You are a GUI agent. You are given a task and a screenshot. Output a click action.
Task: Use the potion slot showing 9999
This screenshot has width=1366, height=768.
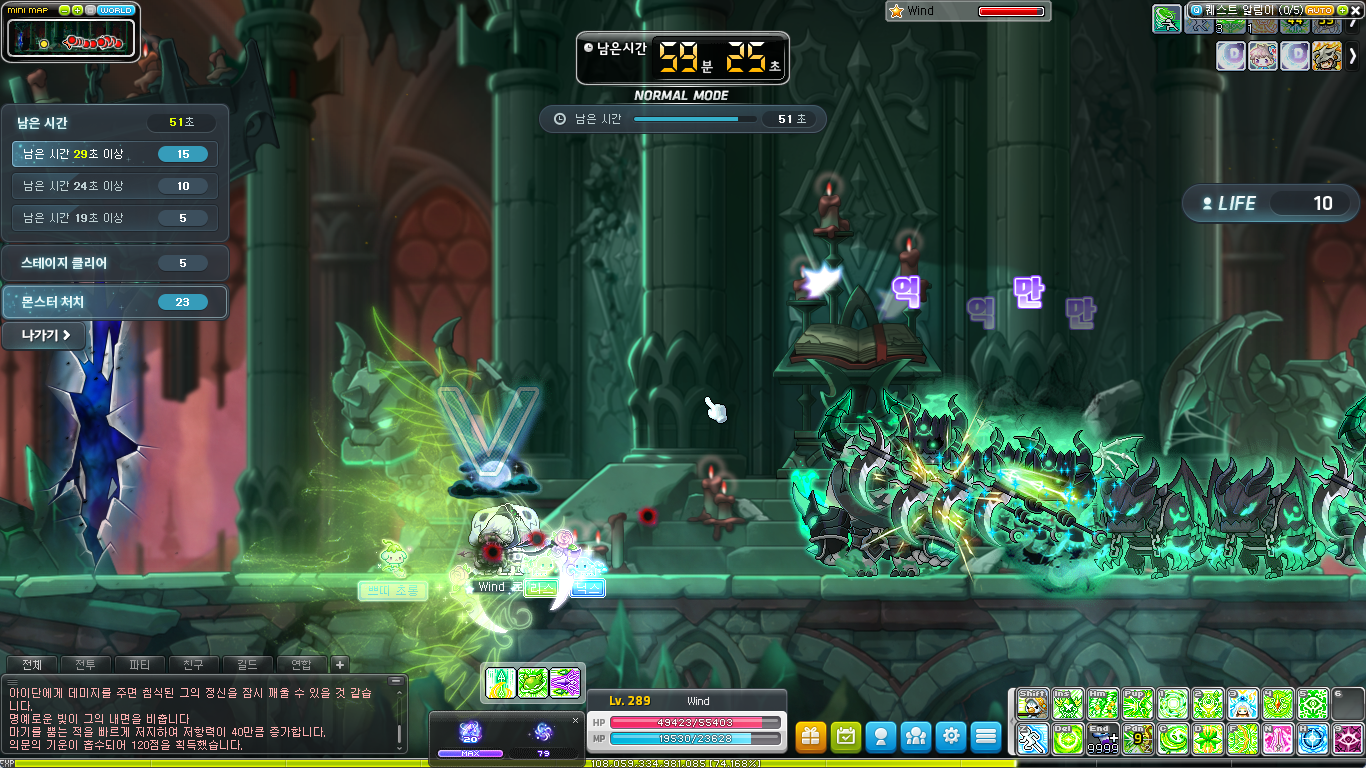(1103, 740)
